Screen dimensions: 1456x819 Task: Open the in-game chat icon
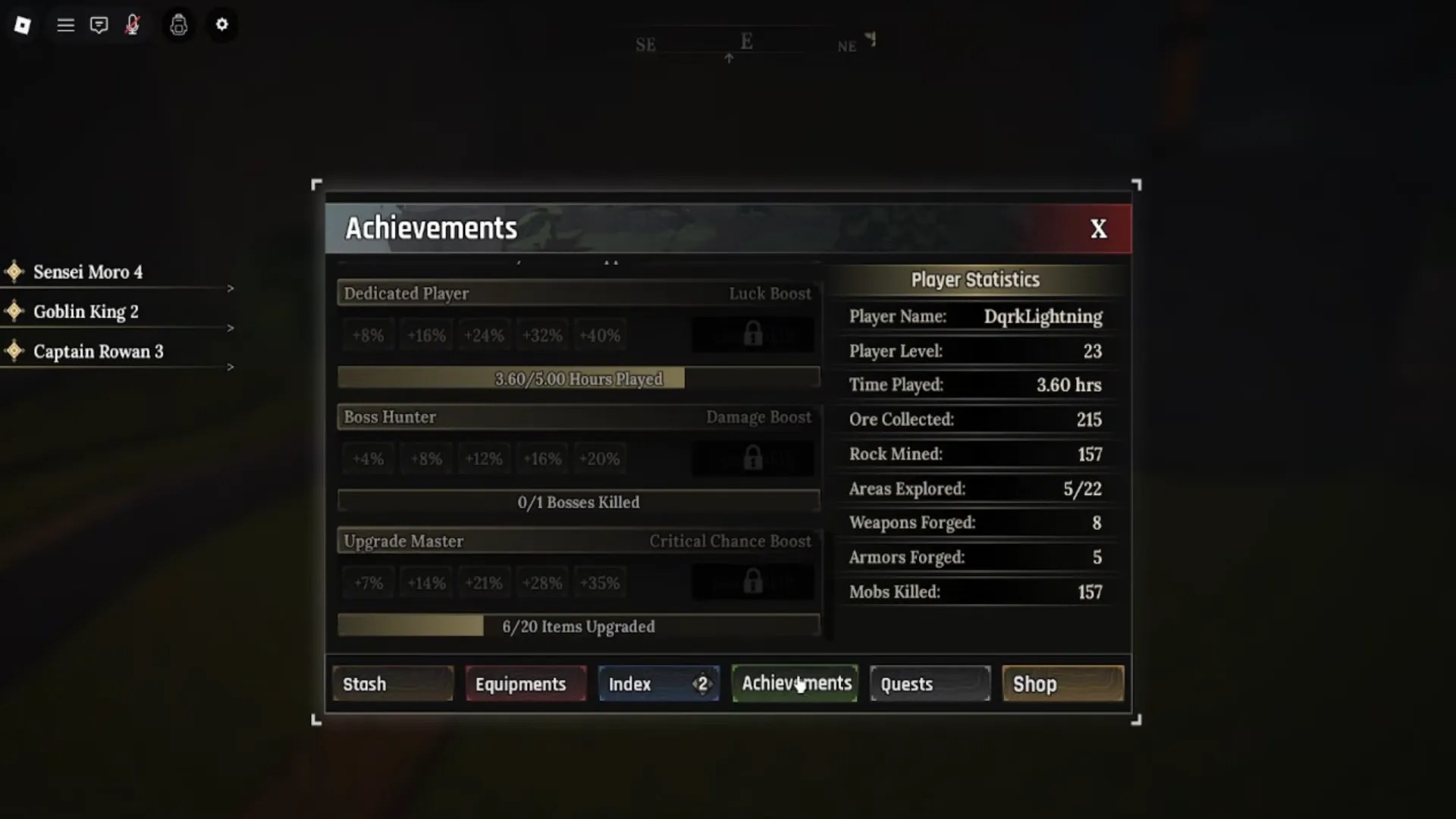point(99,24)
